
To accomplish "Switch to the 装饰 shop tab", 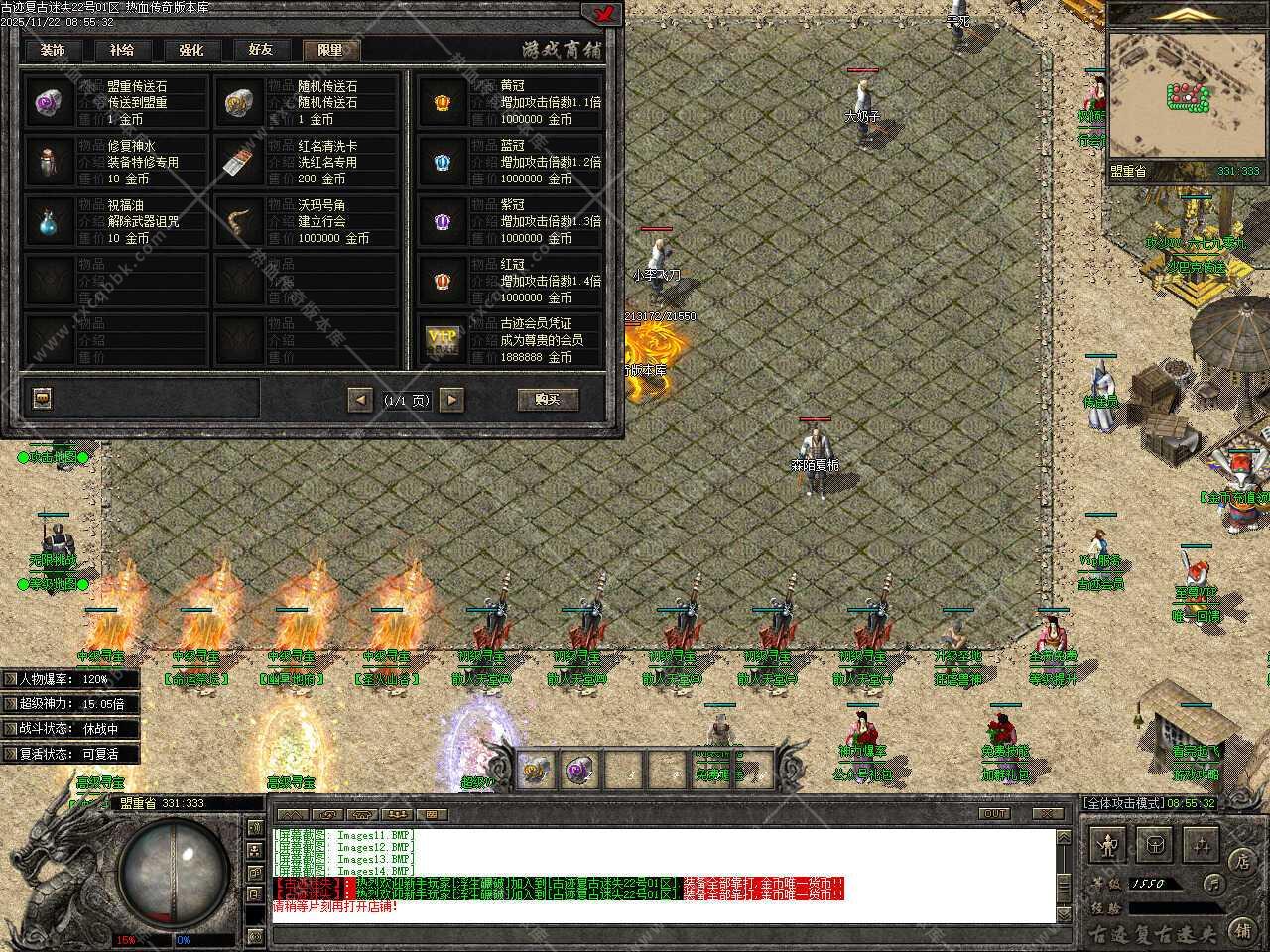I will [53, 50].
